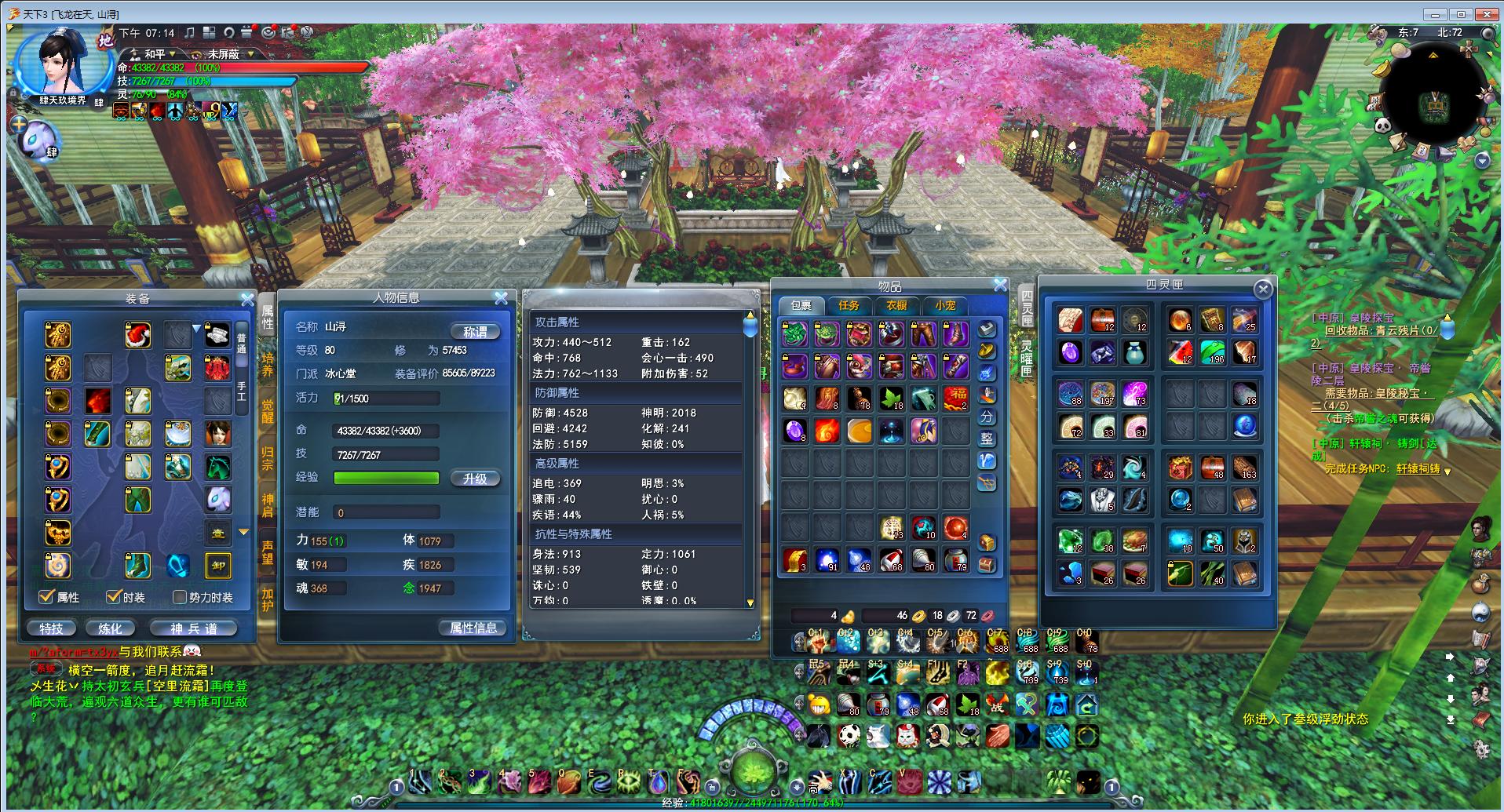
Task: Click the 炼化 refine button
Action: click(110, 628)
